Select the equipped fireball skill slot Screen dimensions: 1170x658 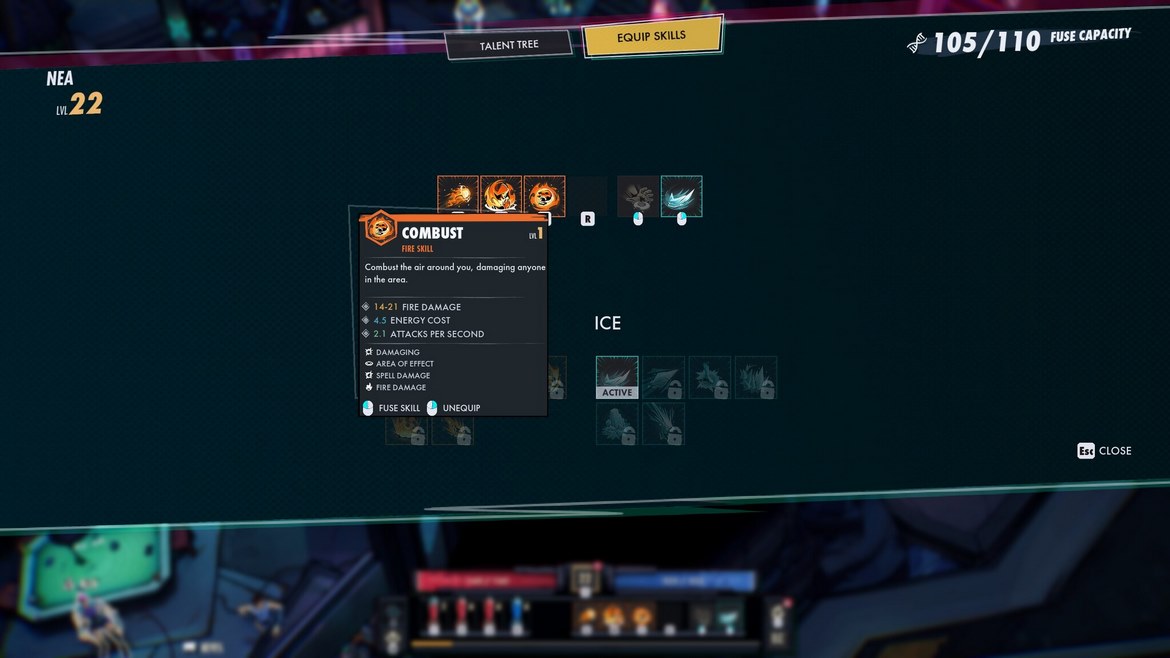tap(457, 195)
